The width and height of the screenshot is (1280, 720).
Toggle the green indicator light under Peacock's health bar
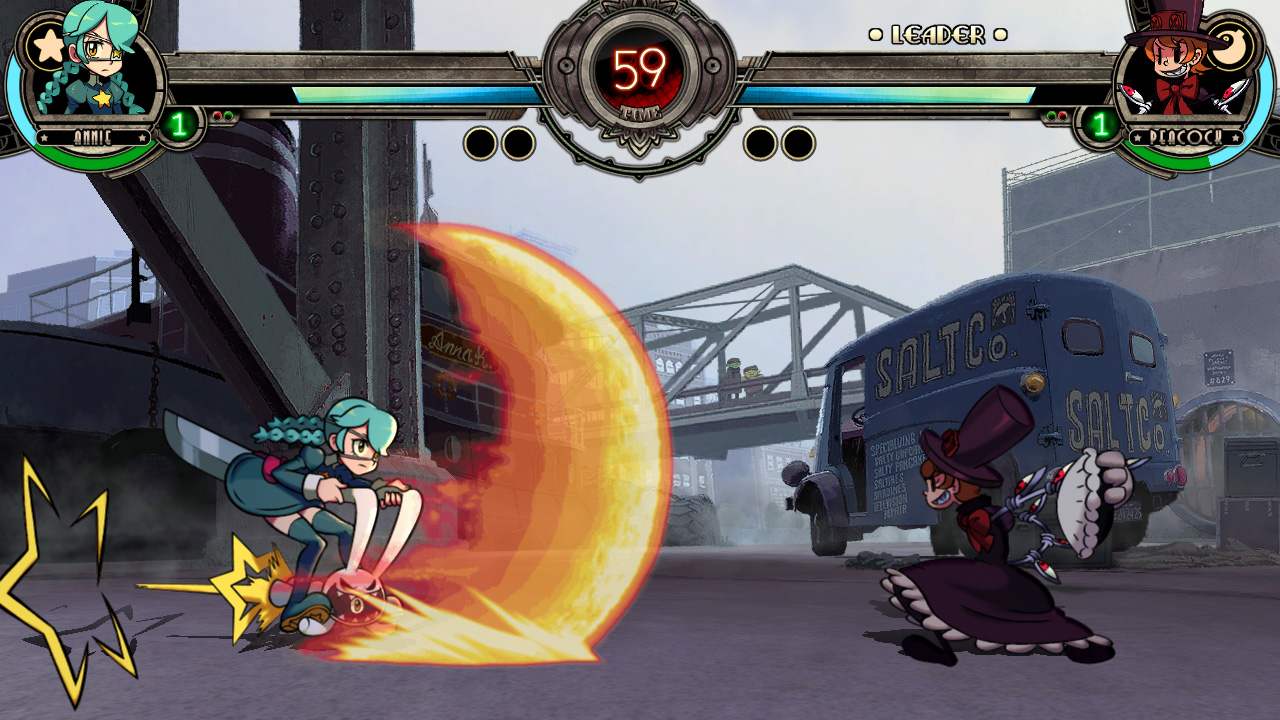click(x=1051, y=113)
